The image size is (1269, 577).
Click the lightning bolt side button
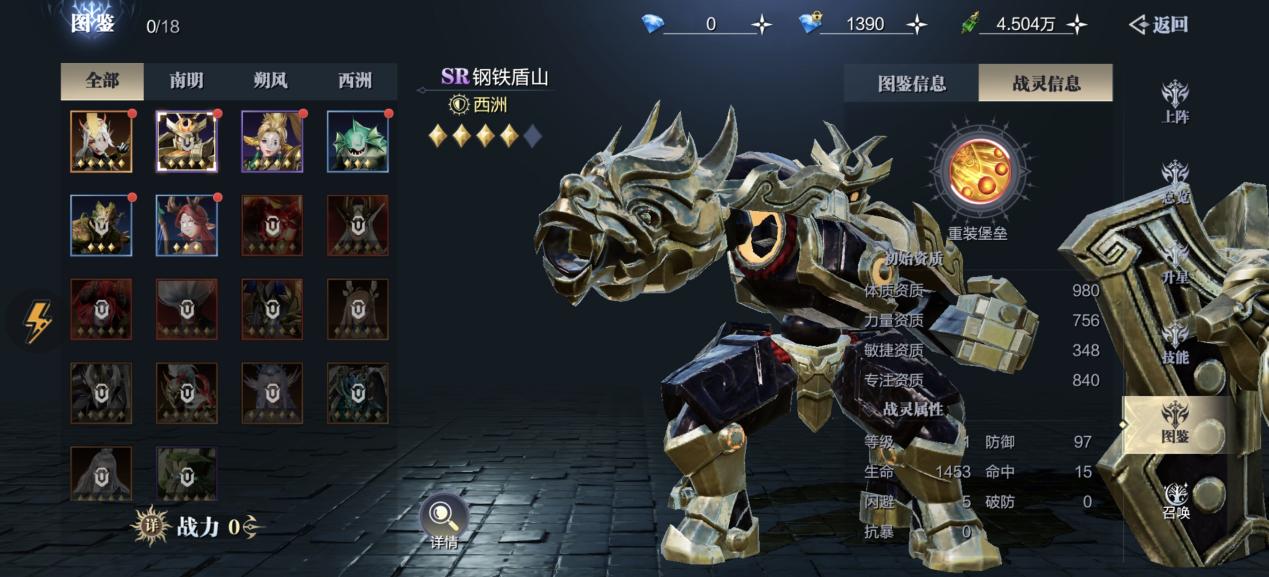point(37,323)
